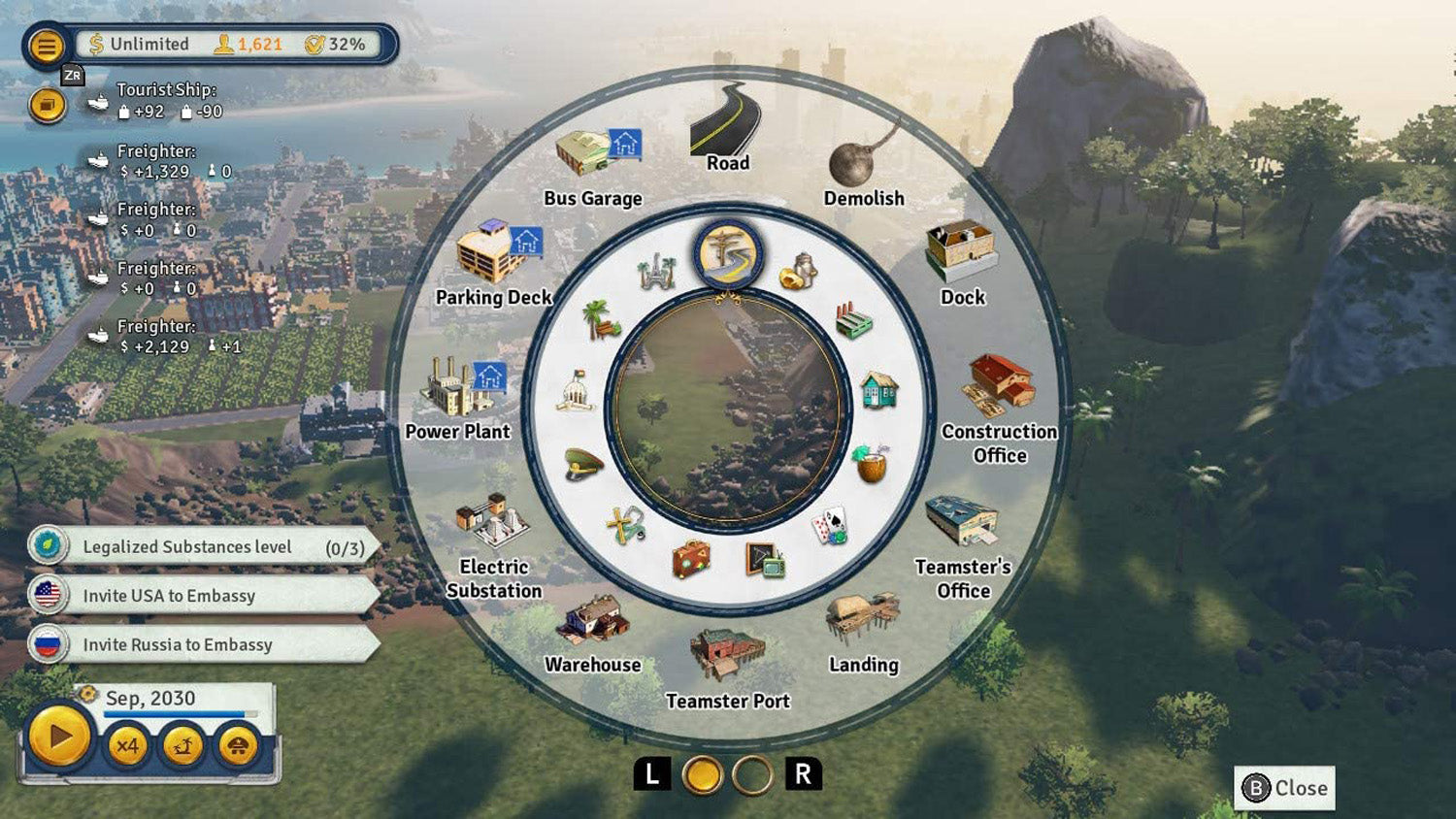Toggle the palm island overview button
The height and width of the screenshot is (819, 1456).
point(182,745)
